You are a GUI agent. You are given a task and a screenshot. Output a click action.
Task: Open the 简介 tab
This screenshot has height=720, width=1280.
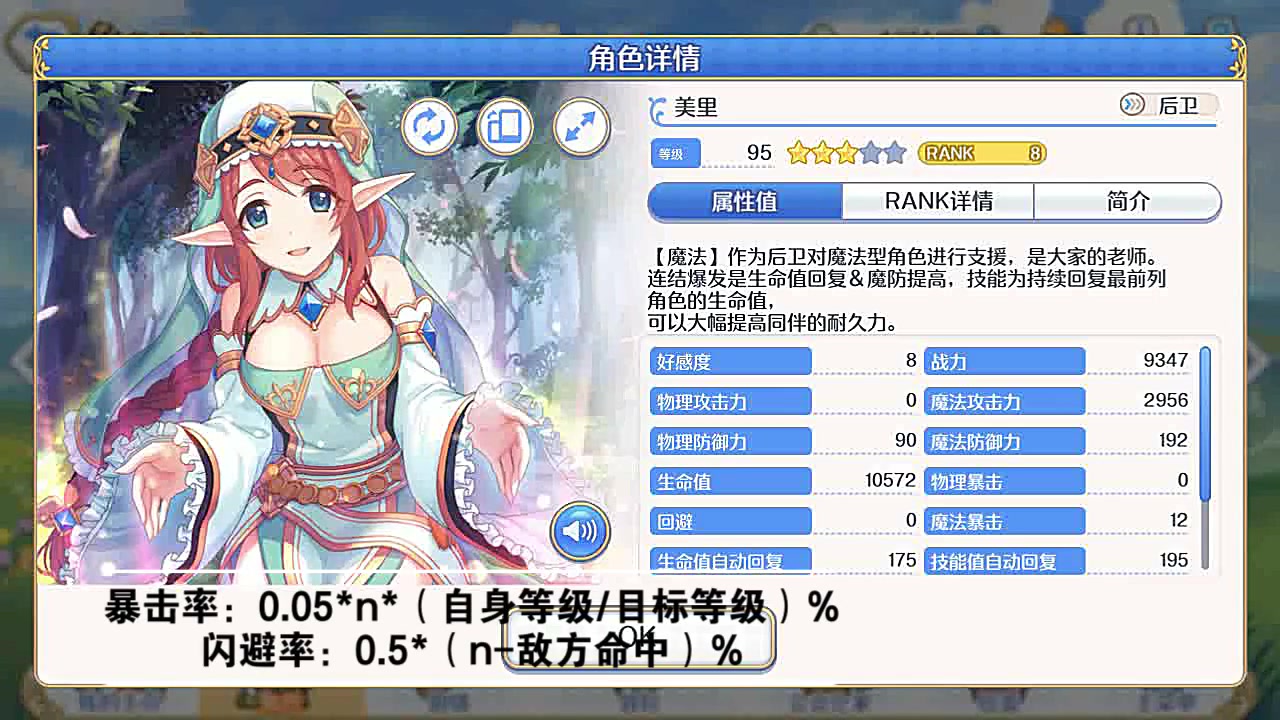[1128, 201]
